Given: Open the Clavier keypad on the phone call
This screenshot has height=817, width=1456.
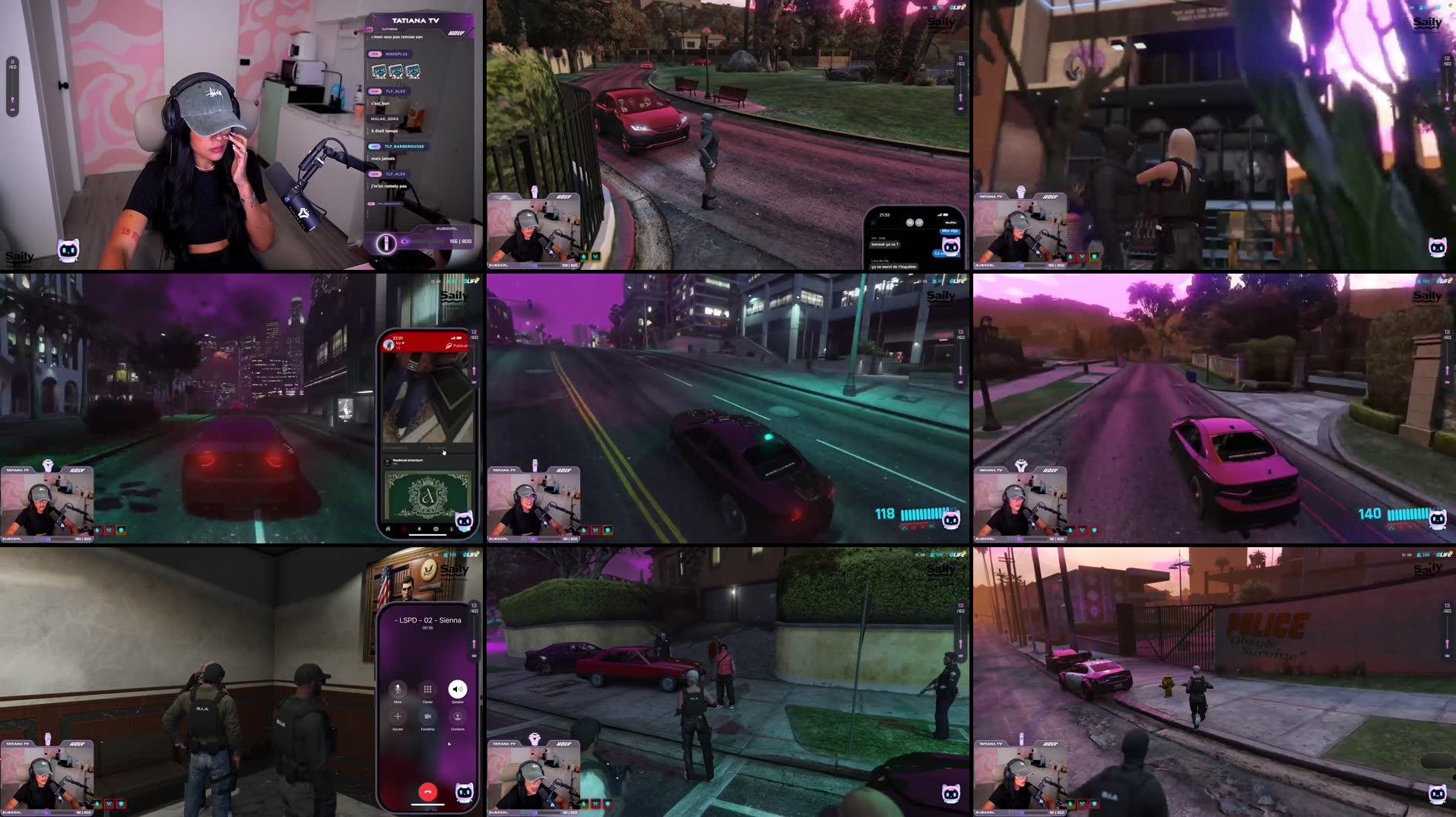Looking at the screenshot, I should [428, 689].
